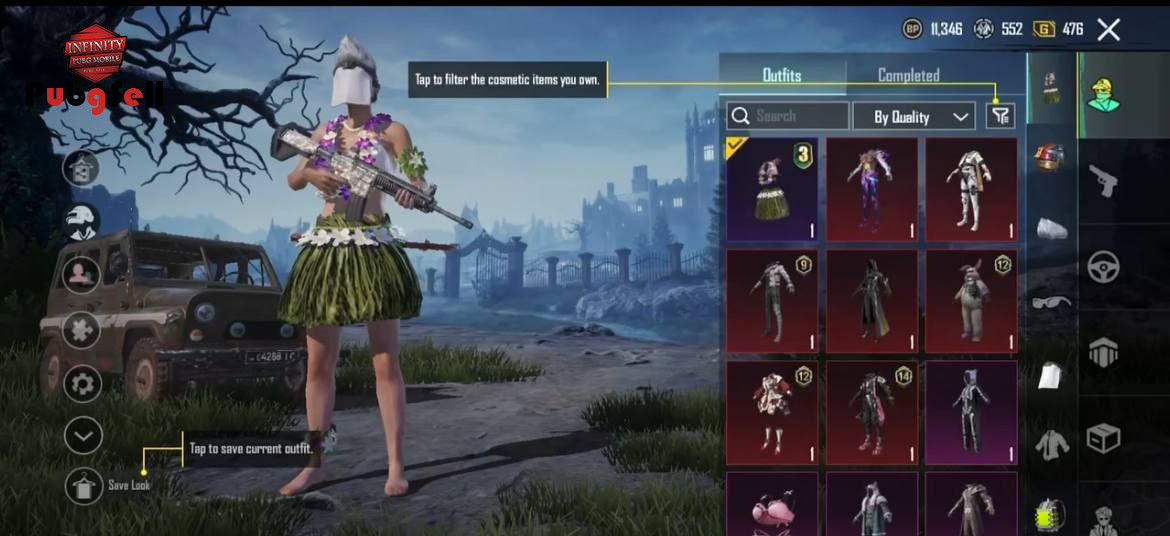This screenshot has height=536, width=1170.
Task: Tap the Save Look hanger button
Action: coord(84,487)
